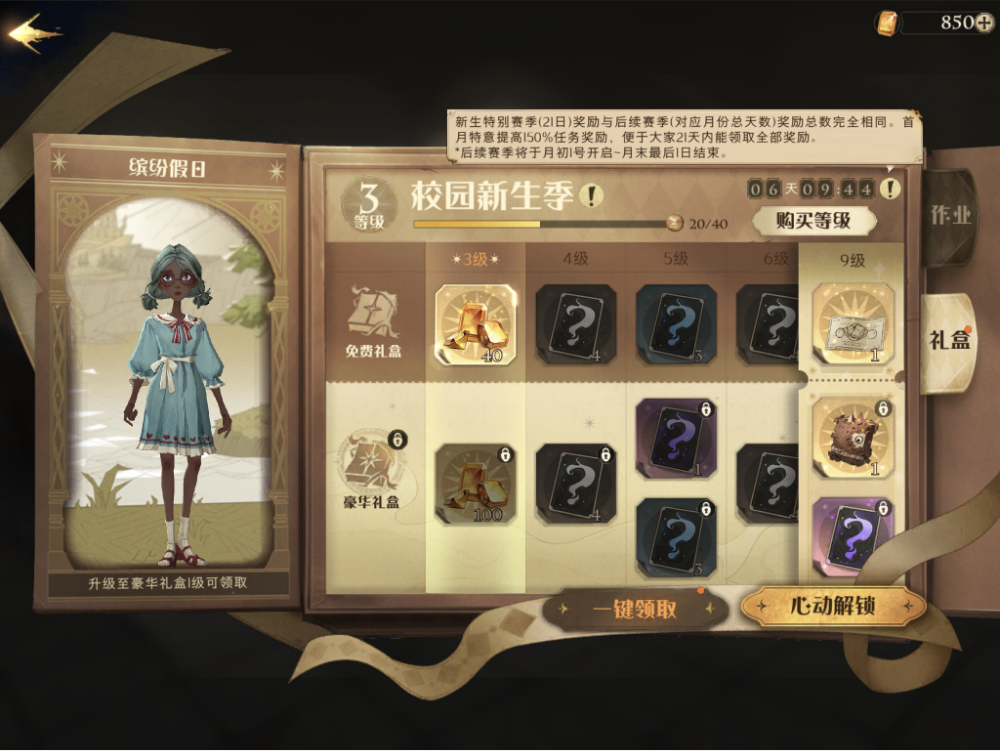This screenshot has width=1000, height=751.
Task: Switch to the 作业 tab
Action: click(x=949, y=216)
